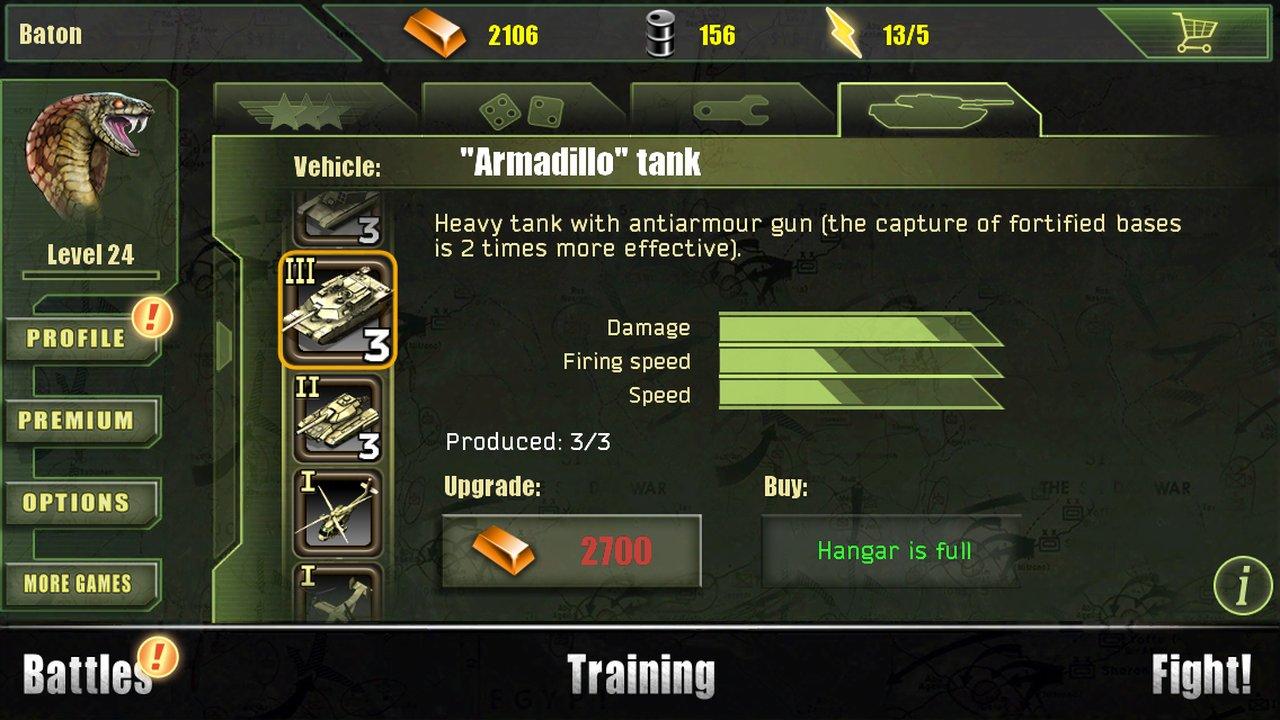
Task: Select the topmost tank in the vehicle list
Action: [340, 215]
